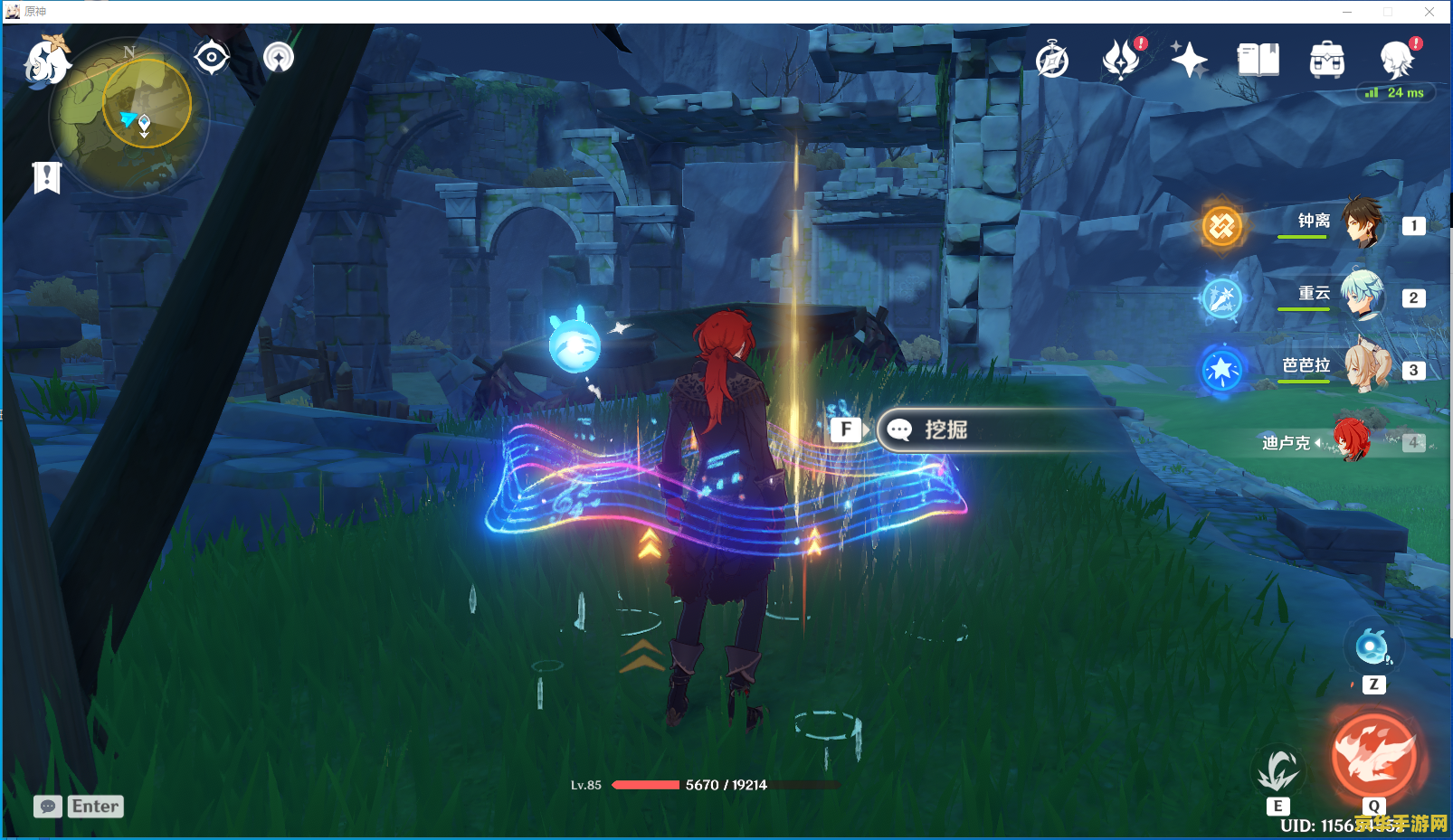This screenshot has height=840, width=1453.
Task: Open the backpack inventory icon
Action: (1326, 61)
